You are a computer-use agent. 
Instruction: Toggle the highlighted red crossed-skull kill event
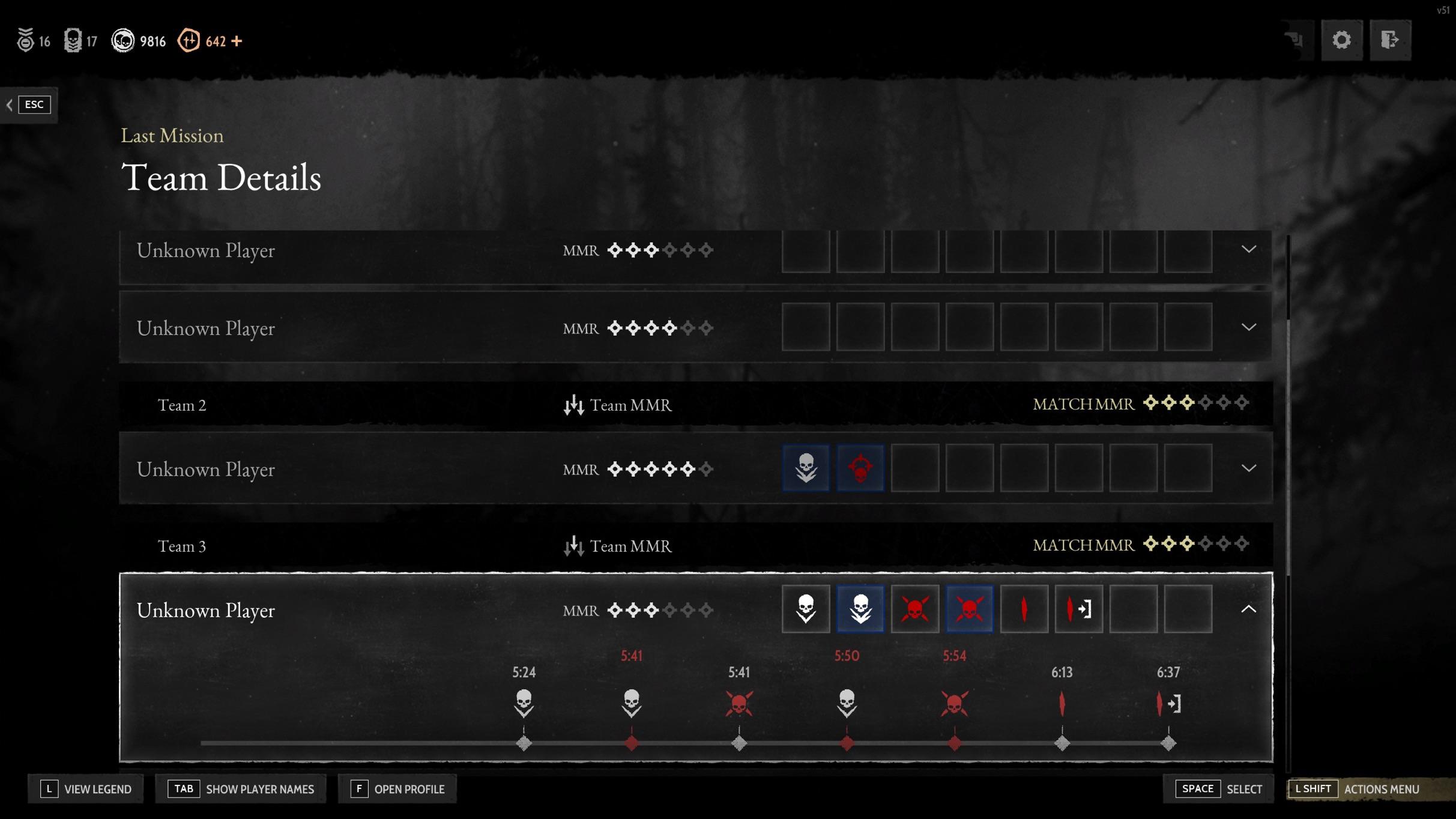click(968, 609)
